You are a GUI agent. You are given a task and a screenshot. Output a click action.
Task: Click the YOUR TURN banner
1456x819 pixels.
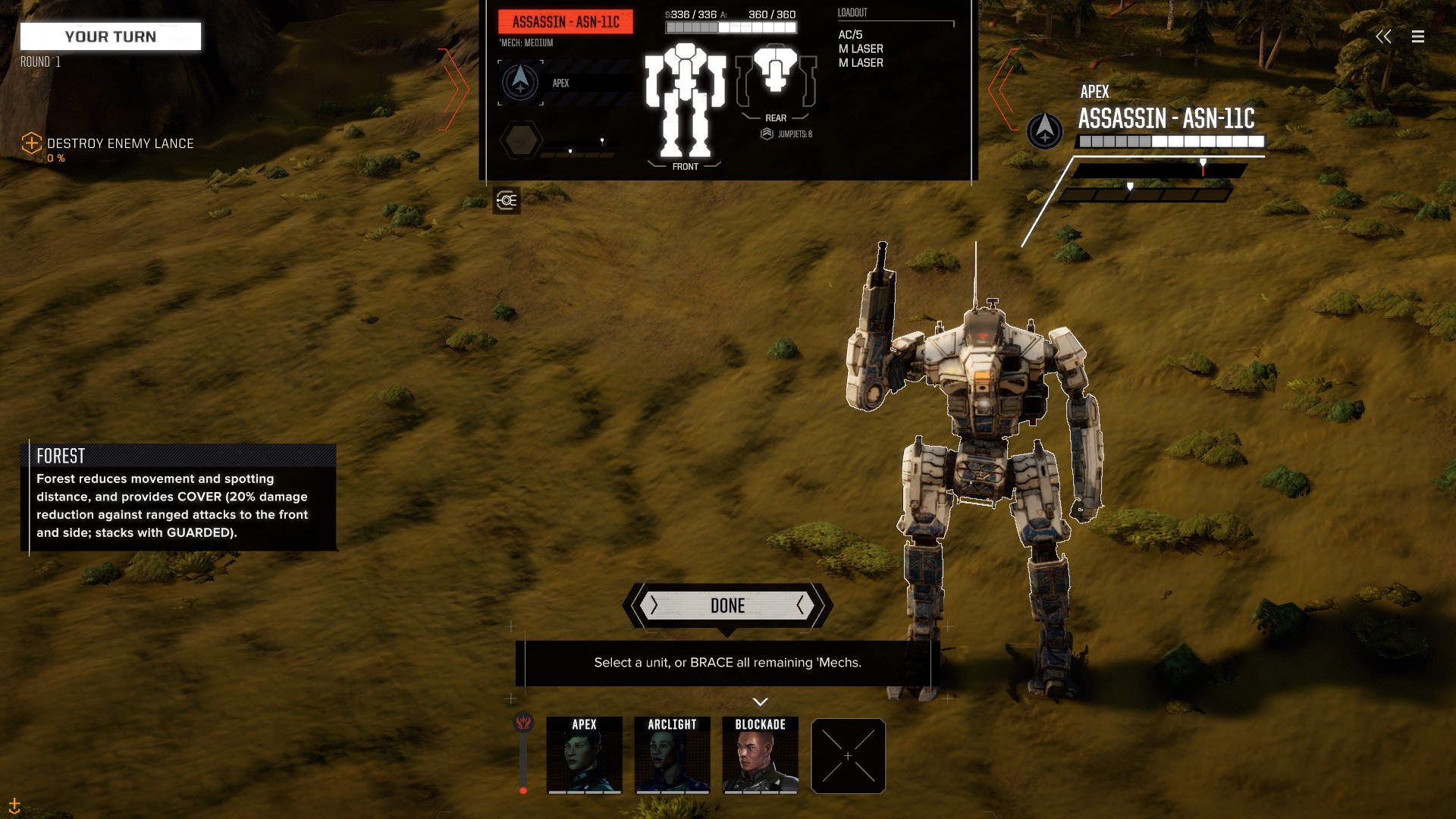(110, 36)
